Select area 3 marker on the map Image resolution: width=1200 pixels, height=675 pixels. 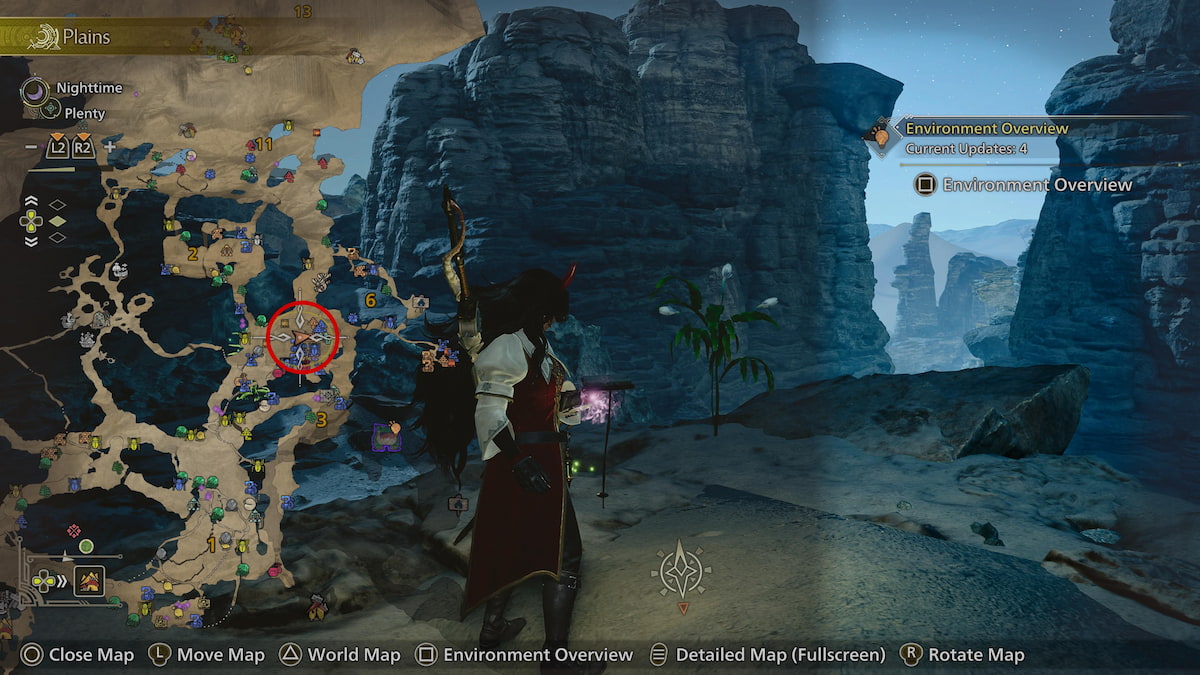tap(321, 418)
